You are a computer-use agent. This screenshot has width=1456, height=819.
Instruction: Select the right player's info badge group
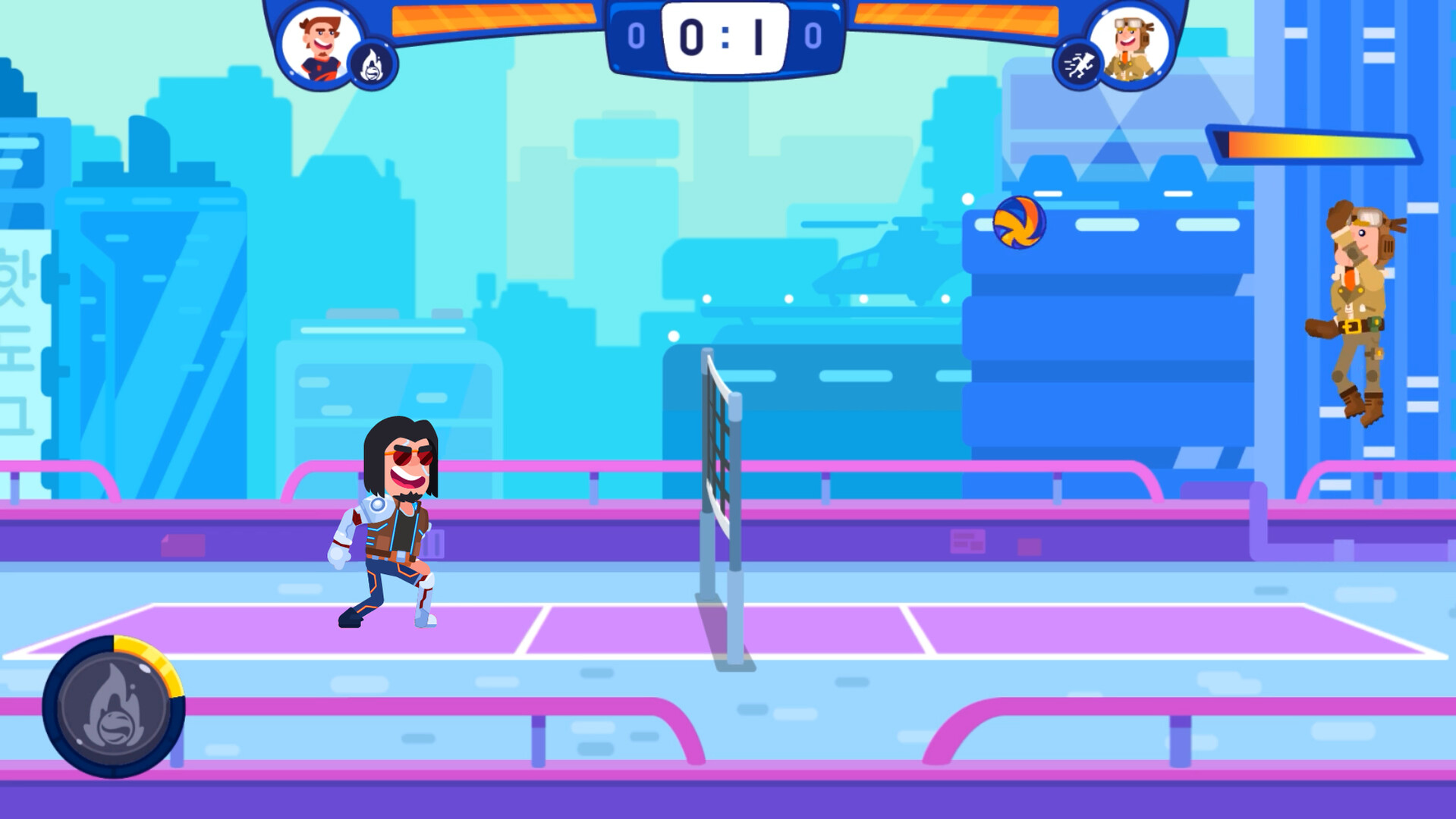point(1112,45)
